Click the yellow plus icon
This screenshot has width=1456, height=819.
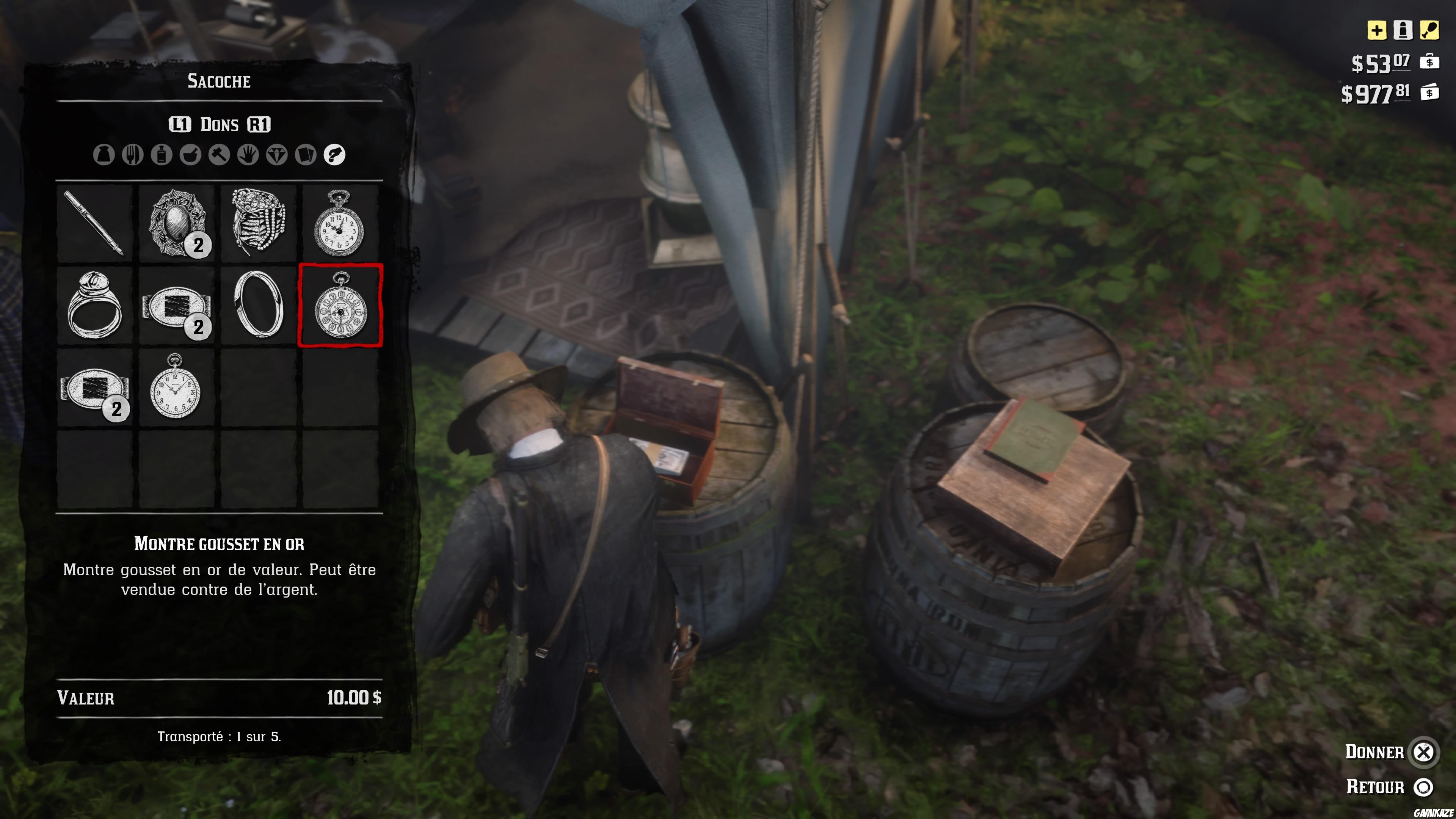point(1376,30)
